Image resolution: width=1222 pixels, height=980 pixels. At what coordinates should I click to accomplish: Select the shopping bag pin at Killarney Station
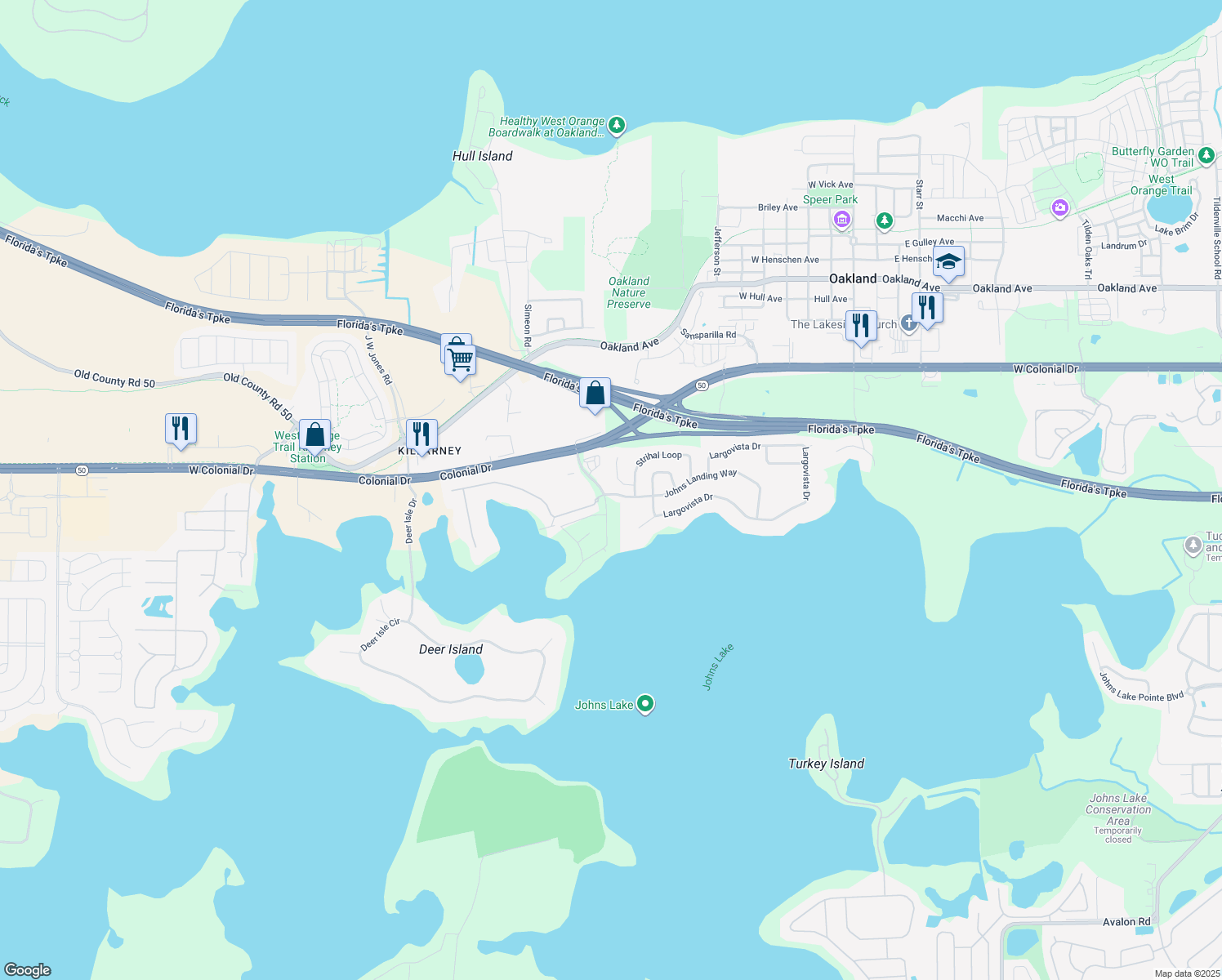pyautogui.click(x=315, y=434)
